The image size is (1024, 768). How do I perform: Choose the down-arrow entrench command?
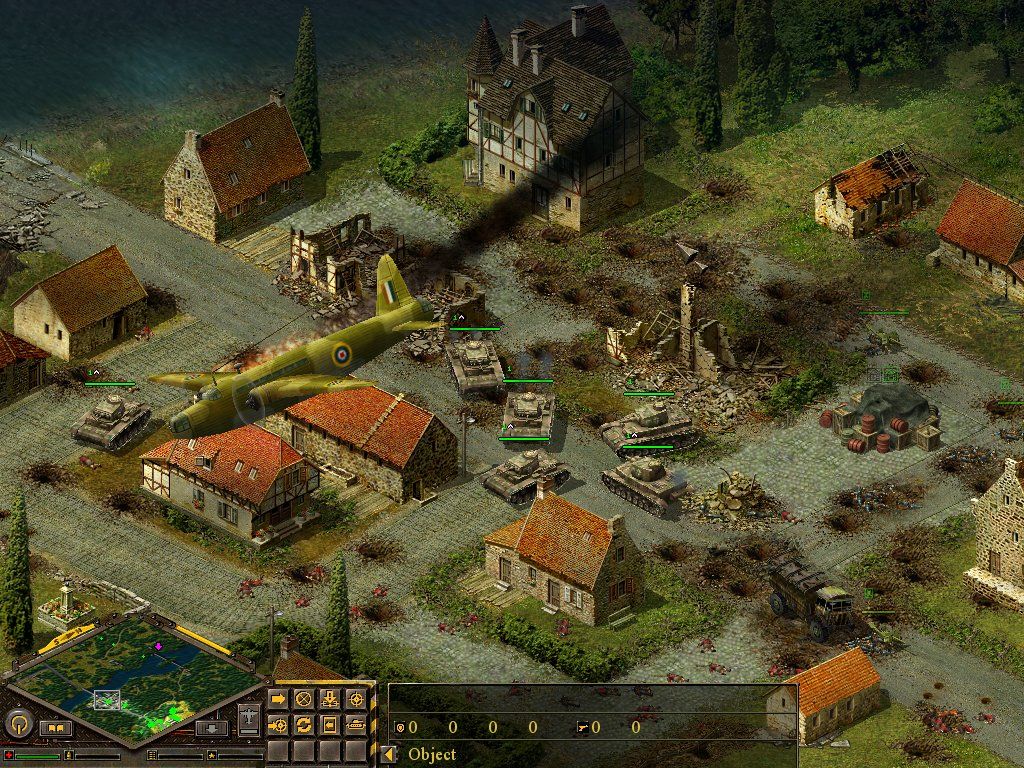click(329, 698)
